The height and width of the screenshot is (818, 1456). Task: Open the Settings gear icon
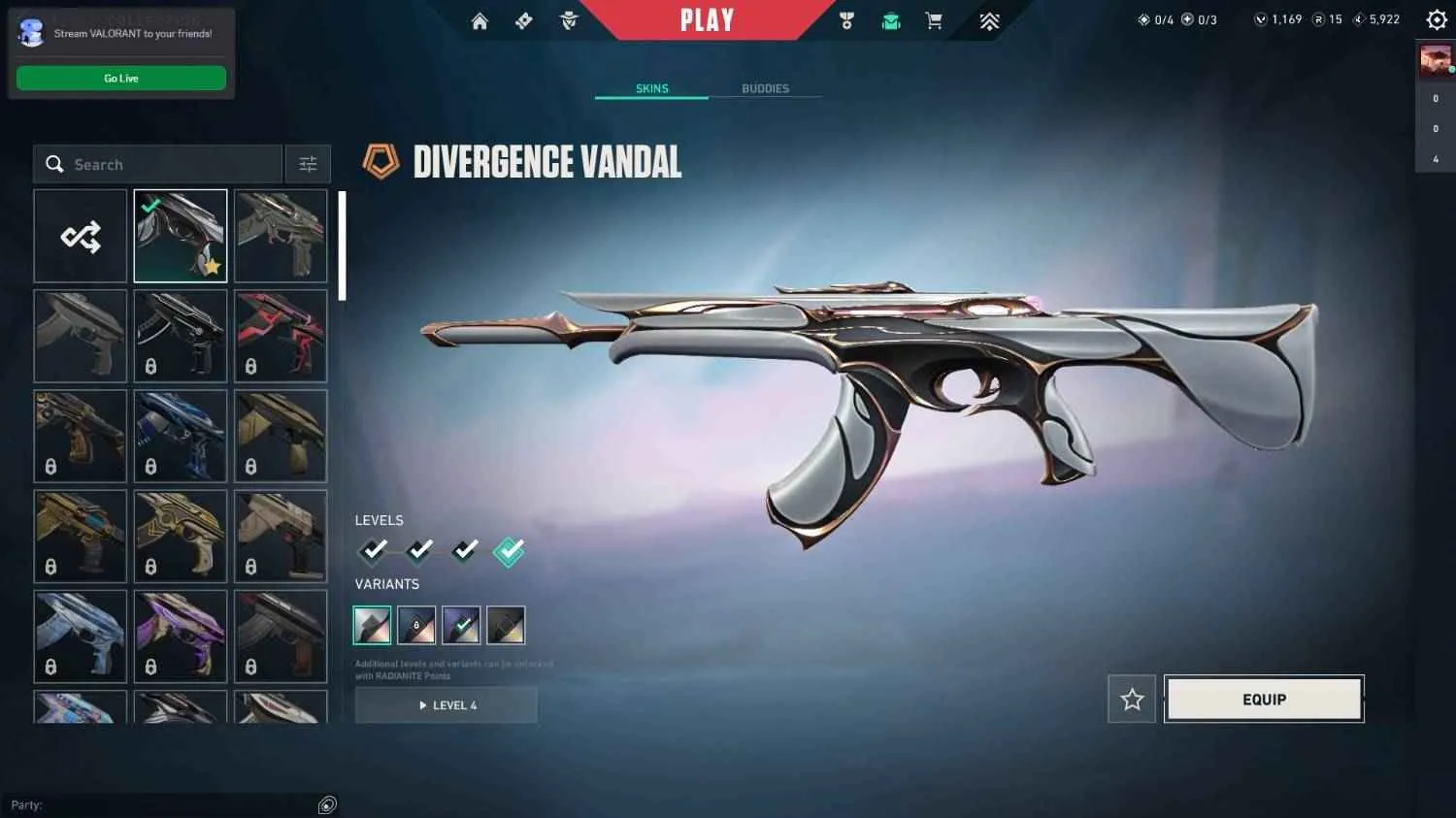pos(1436,18)
